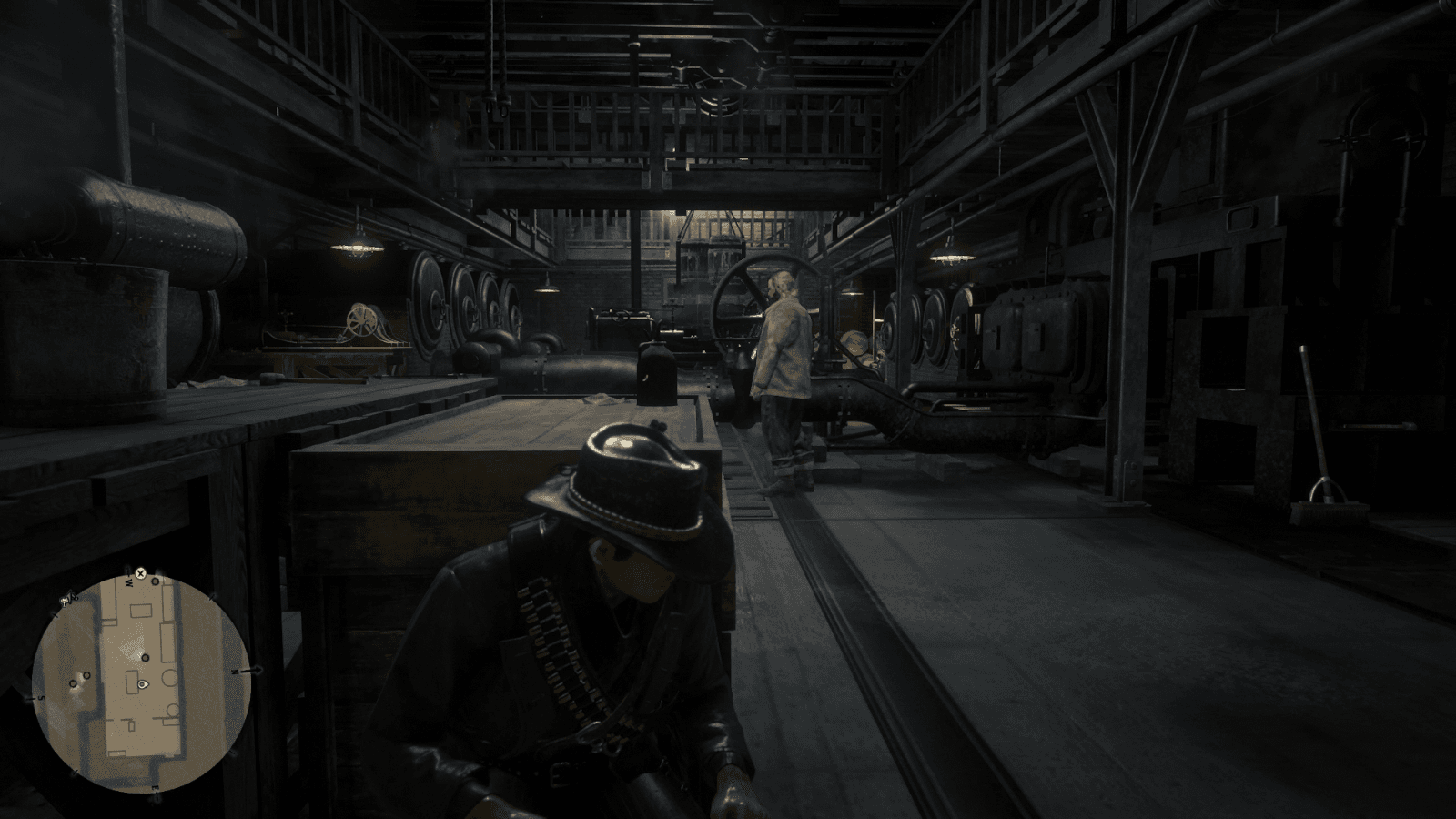Click the small campfire icon on minimap's upper-left edge
Screen dimensions: 1456x819
click(x=64, y=600)
